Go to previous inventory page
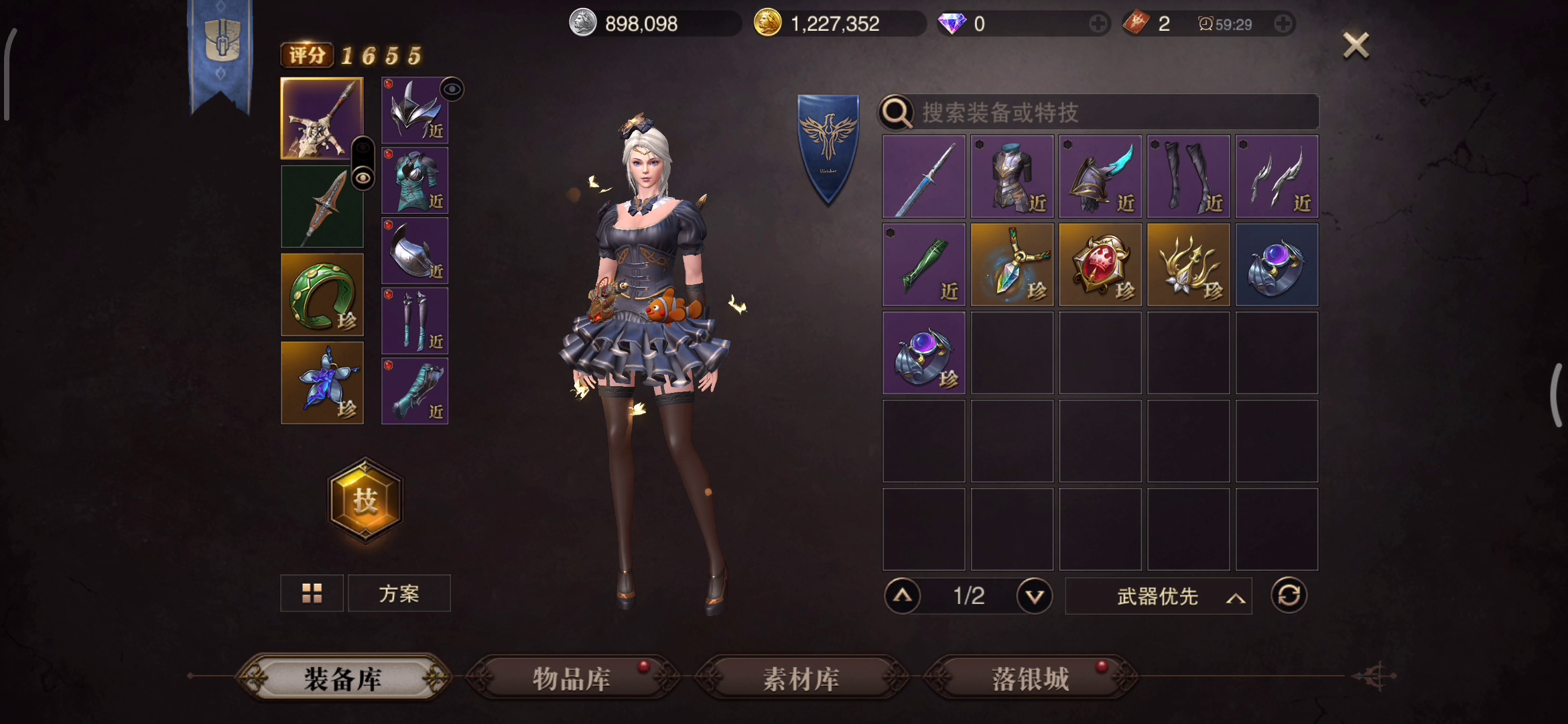1568x724 pixels. [903, 596]
